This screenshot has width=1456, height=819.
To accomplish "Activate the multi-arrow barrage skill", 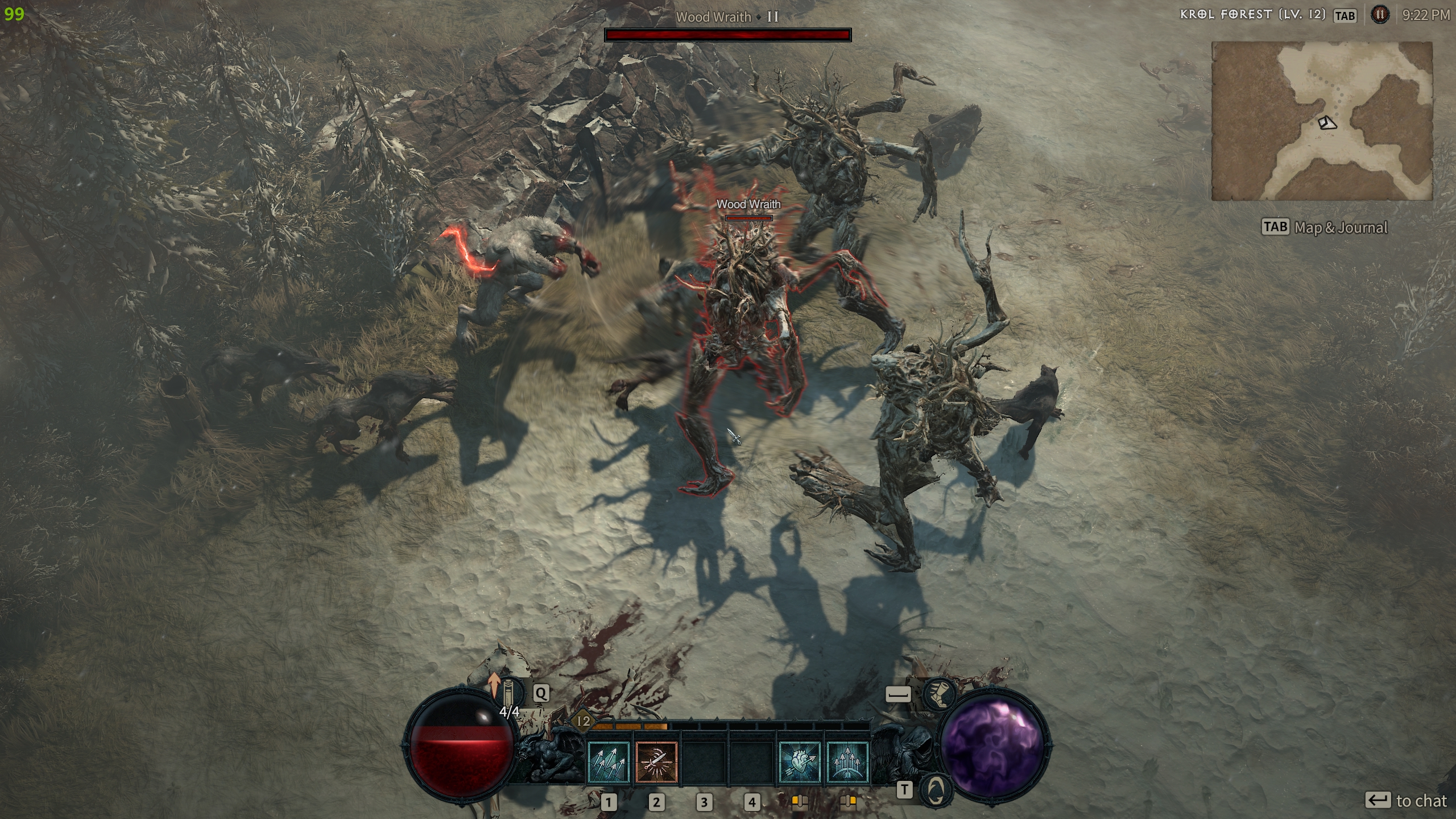I will (609, 762).
